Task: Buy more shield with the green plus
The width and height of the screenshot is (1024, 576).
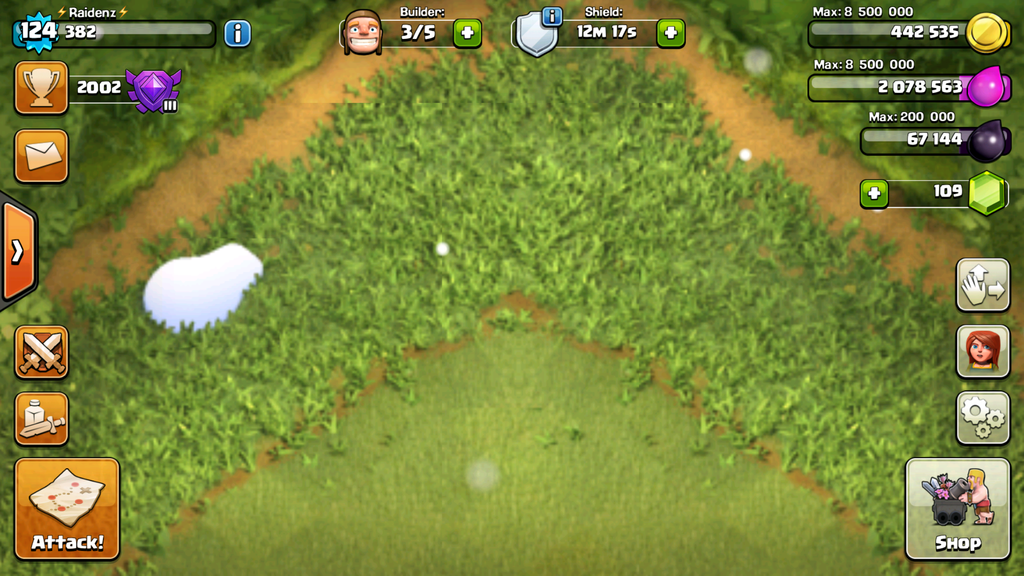Action: [x=671, y=33]
